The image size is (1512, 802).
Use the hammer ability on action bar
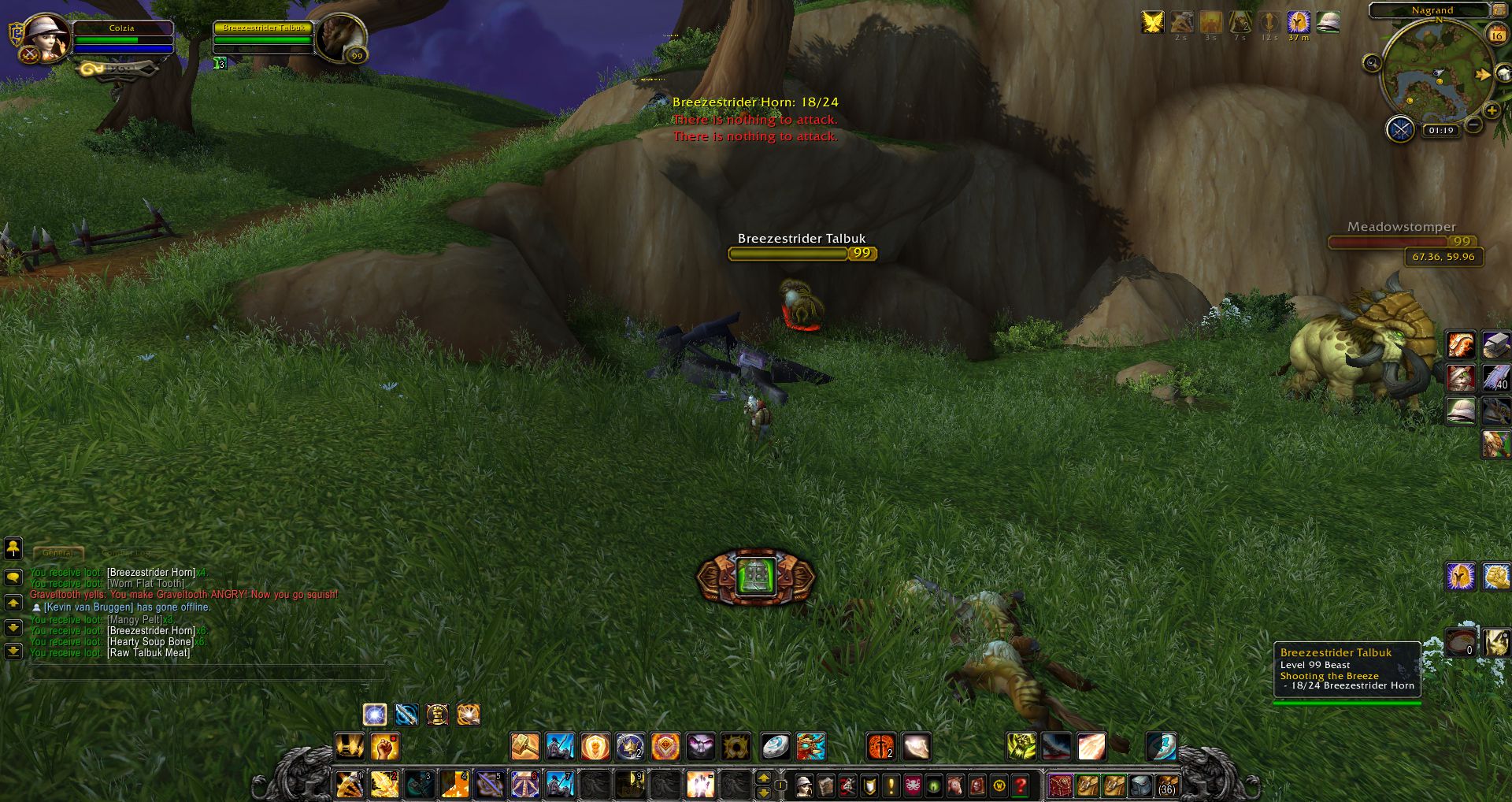pyautogui.click(x=524, y=746)
